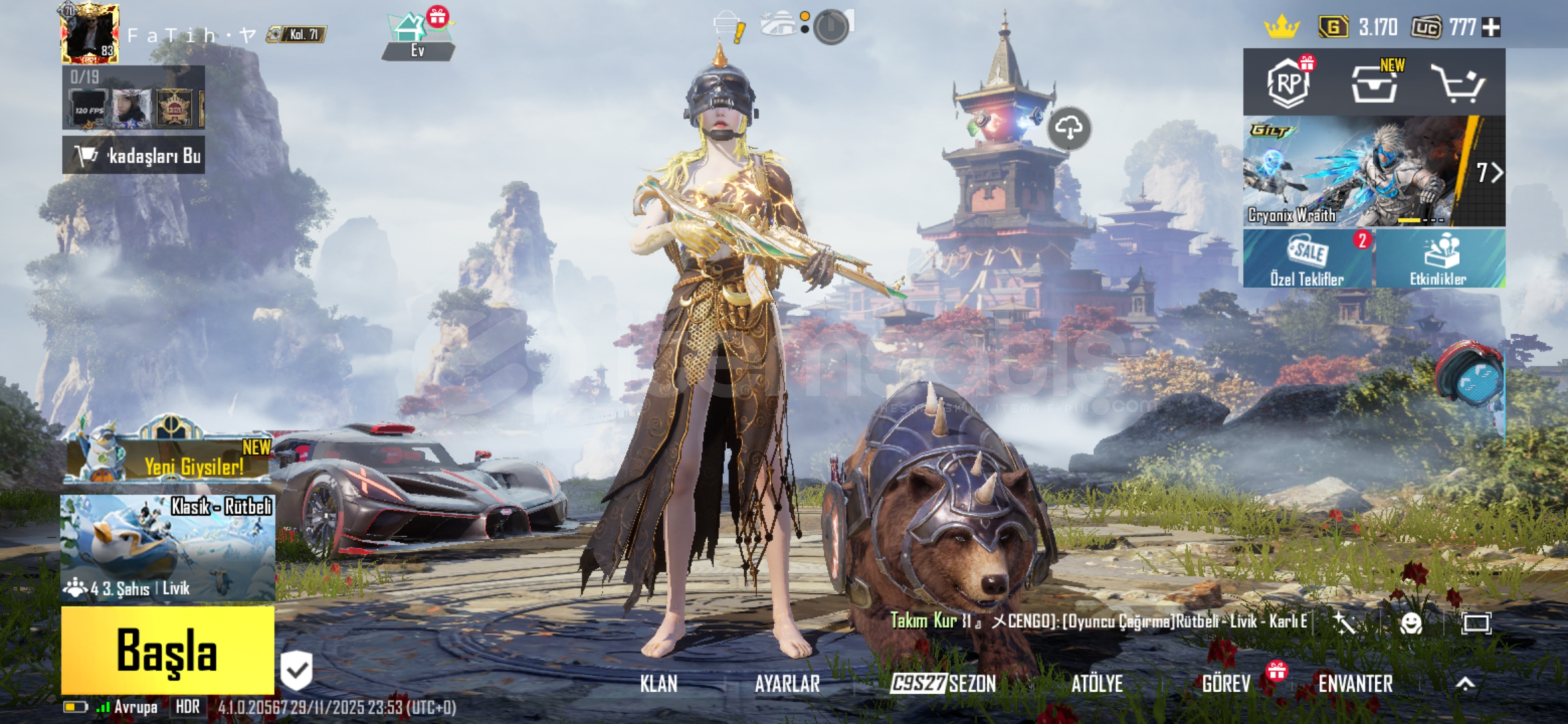Open the Royale Pass RP icon
1568x724 pixels.
1288,83
